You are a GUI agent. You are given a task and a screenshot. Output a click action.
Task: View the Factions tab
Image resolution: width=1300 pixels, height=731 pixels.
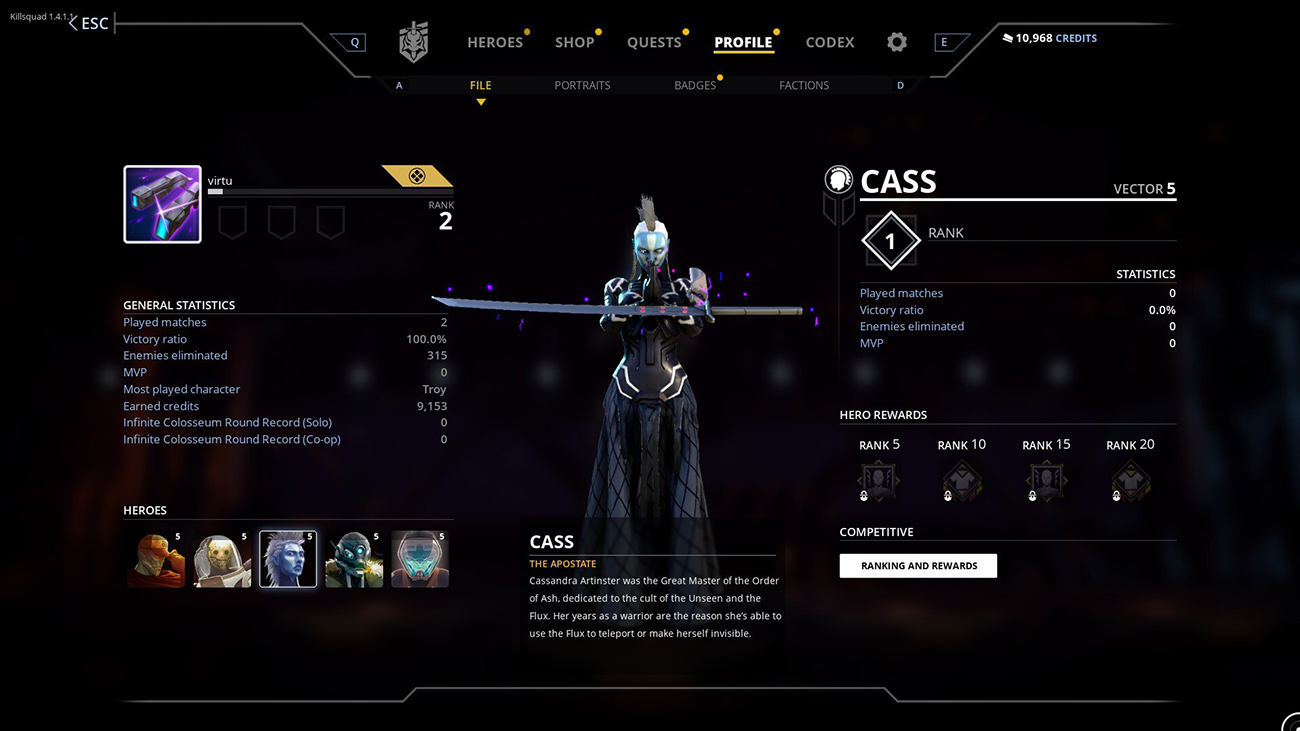(x=804, y=85)
